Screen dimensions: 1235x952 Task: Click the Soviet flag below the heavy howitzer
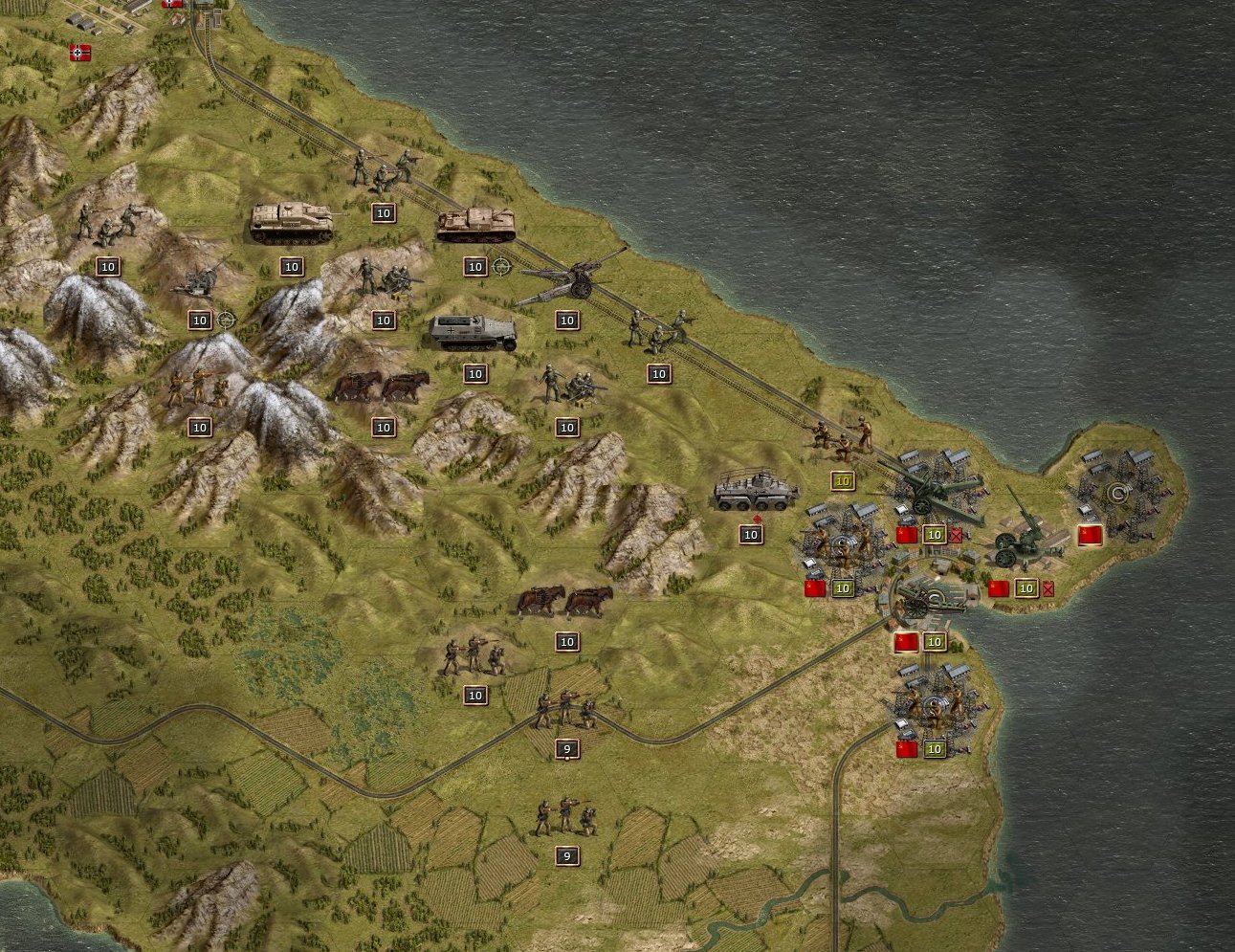coord(905,534)
